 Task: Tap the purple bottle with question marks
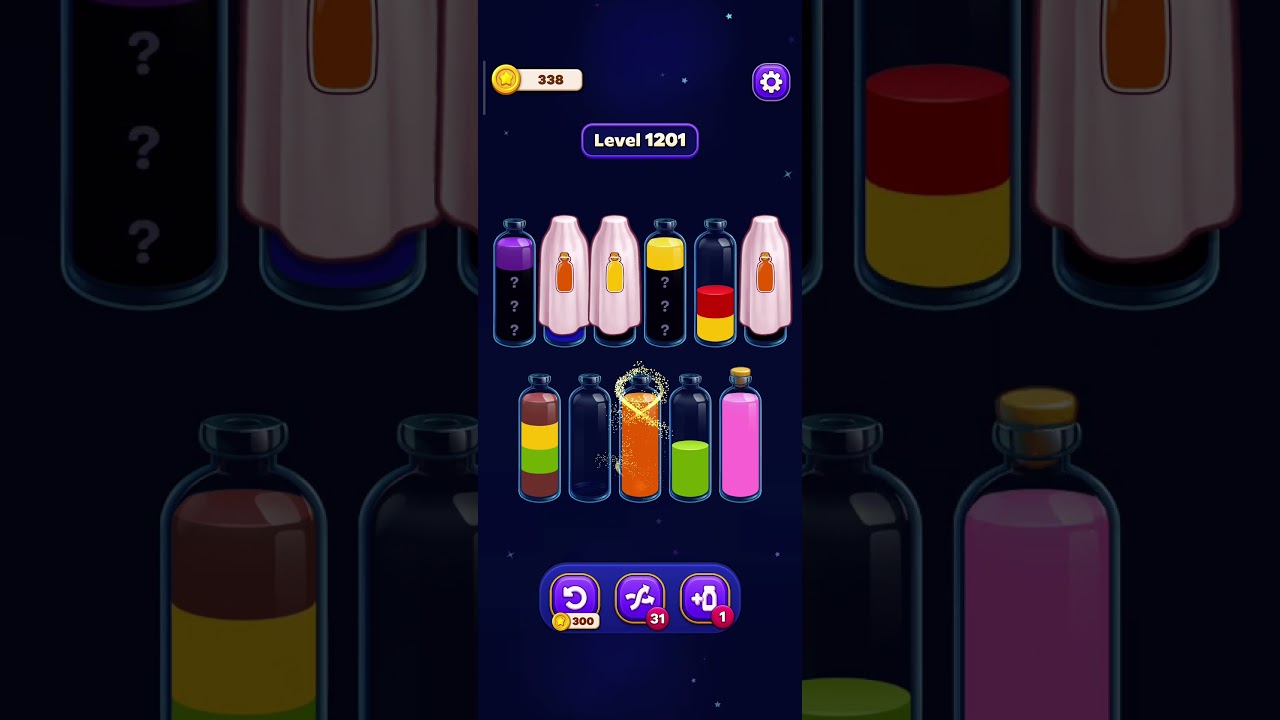pyautogui.click(x=514, y=285)
